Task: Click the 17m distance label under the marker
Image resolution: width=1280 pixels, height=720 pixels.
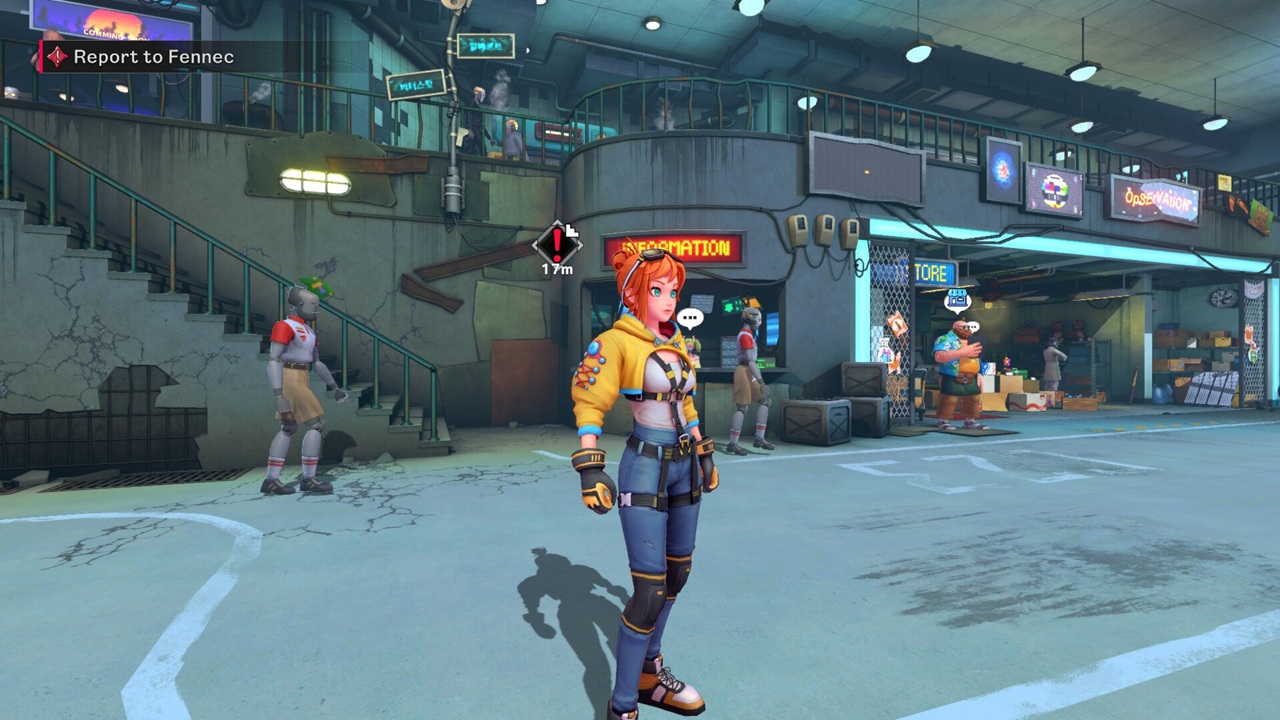Action: [556, 270]
